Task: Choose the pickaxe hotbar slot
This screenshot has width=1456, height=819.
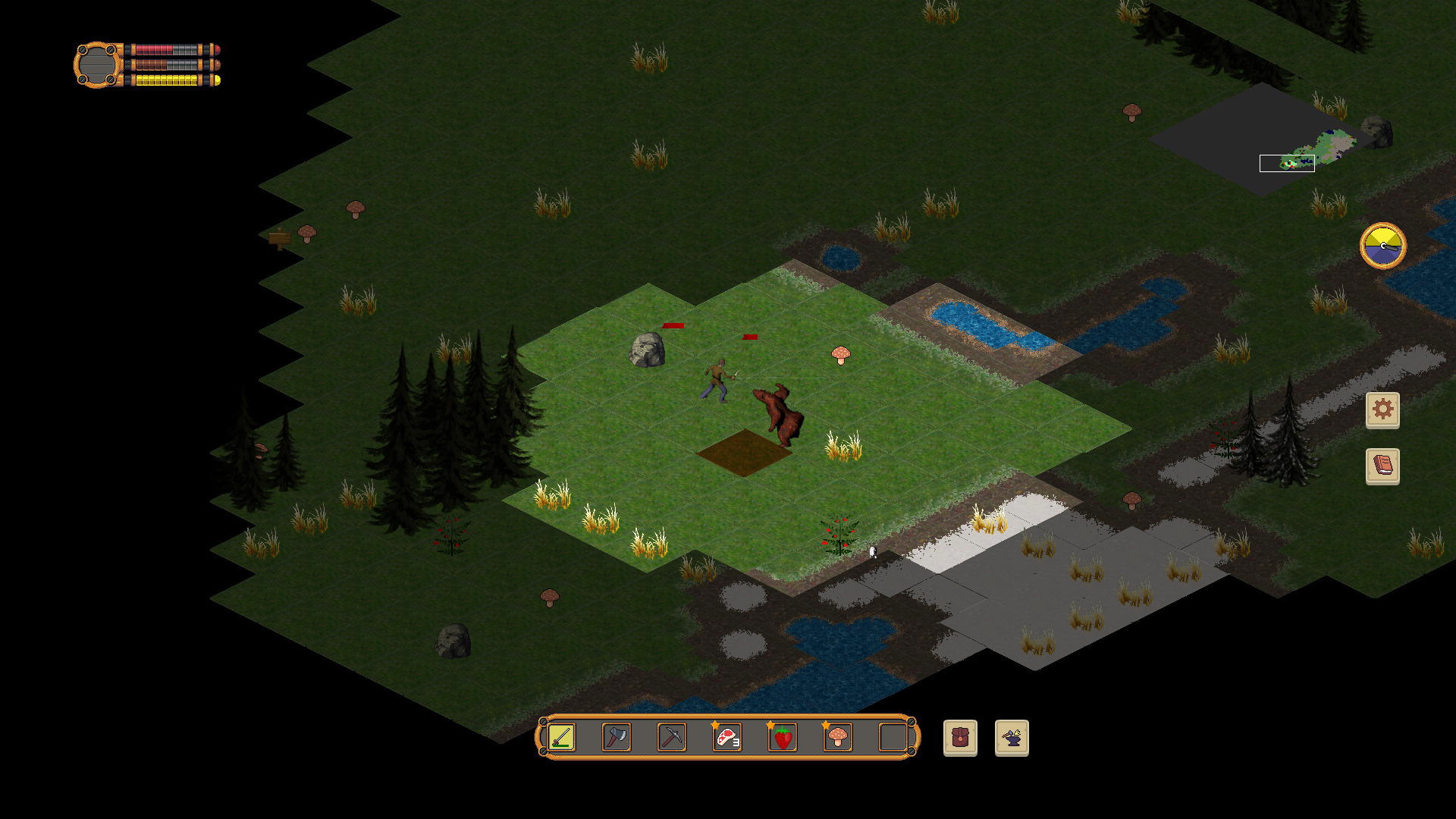Action: point(672,737)
